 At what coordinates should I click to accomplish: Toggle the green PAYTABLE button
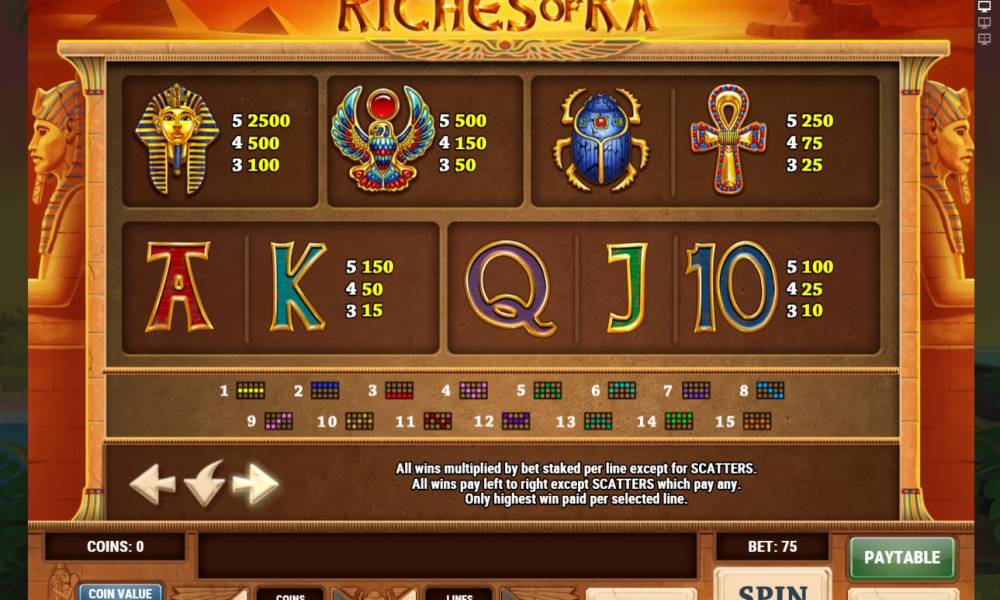click(902, 558)
